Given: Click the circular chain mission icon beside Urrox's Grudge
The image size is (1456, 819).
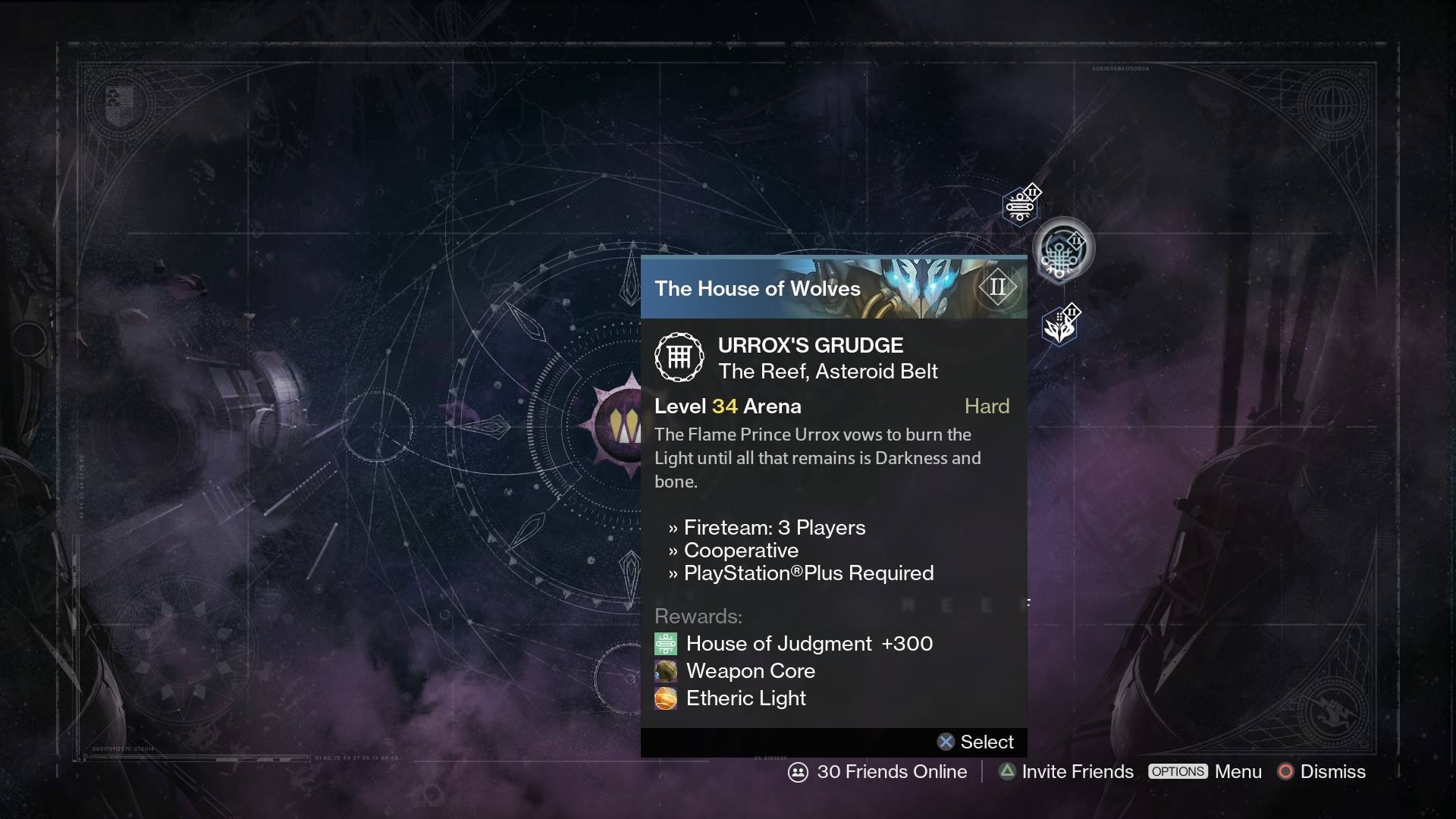Looking at the screenshot, I should tap(679, 356).
